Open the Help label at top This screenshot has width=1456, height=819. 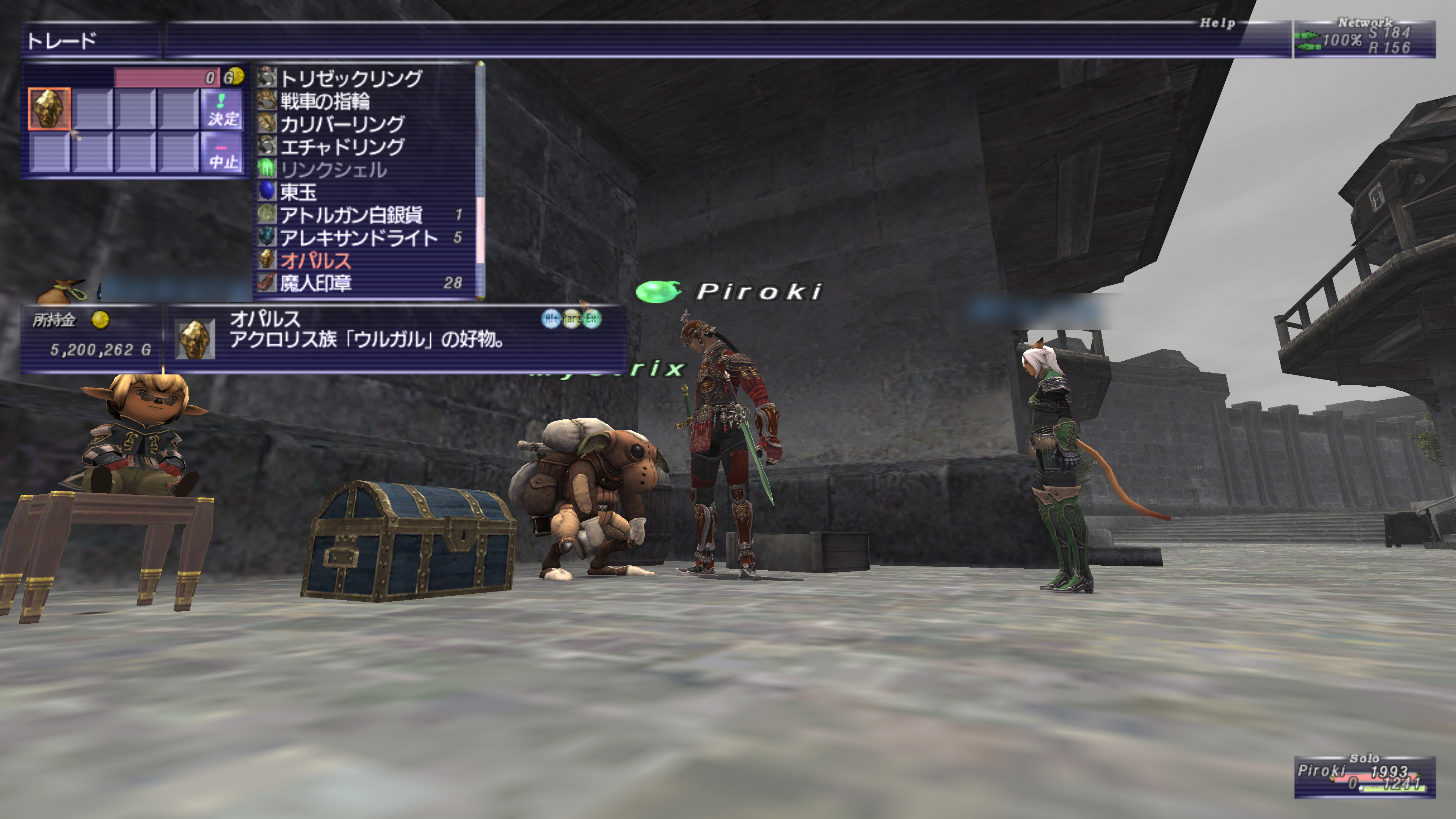click(x=1217, y=23)
